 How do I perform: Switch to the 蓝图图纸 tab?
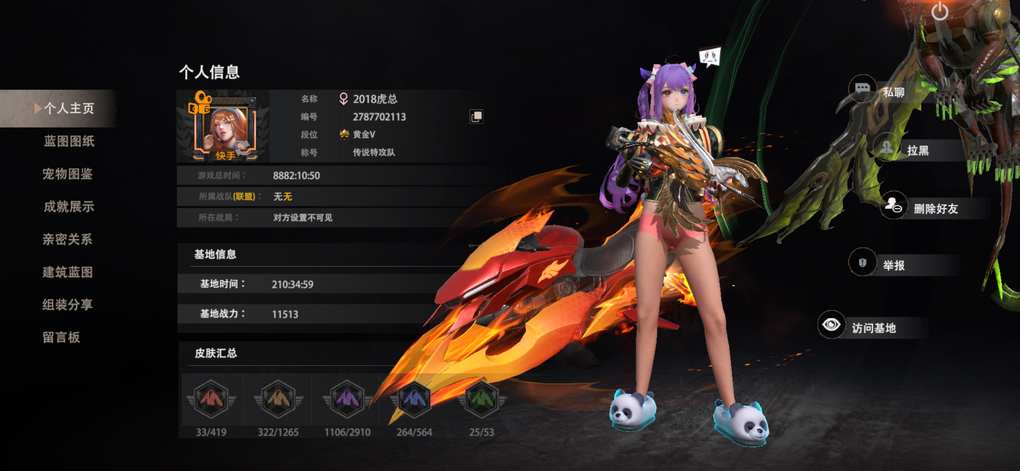(69, 141)
